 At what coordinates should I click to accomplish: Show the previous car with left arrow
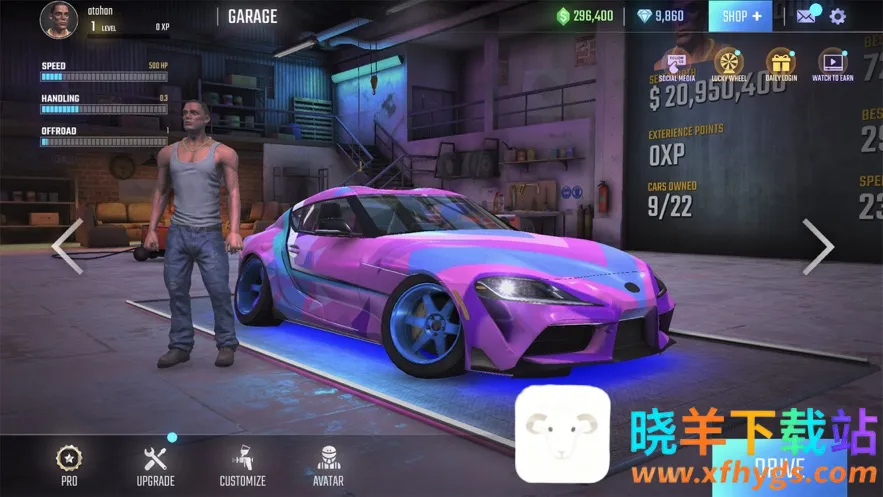(67, 246)
